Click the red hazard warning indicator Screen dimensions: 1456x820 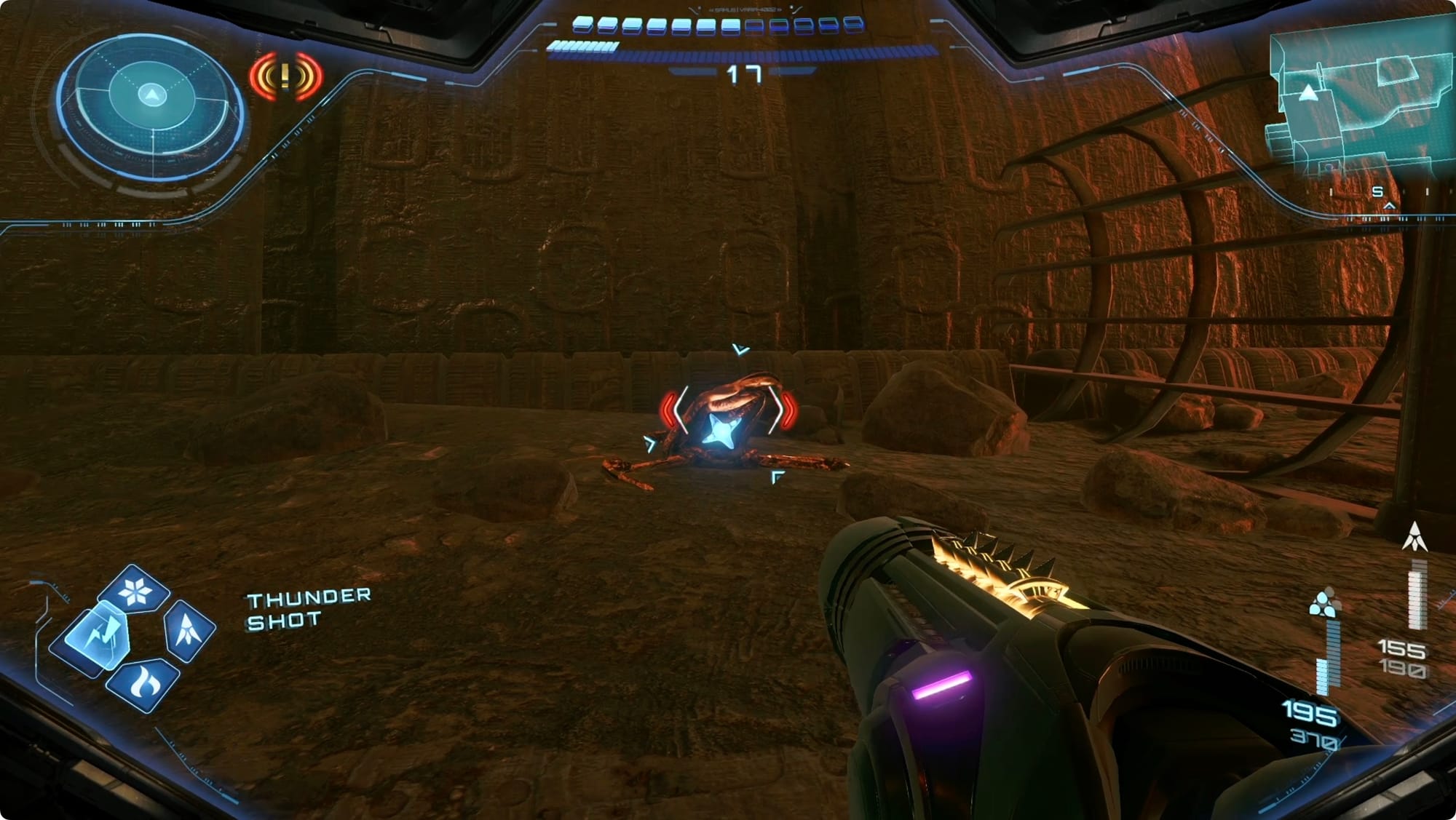tap(285, 76)
